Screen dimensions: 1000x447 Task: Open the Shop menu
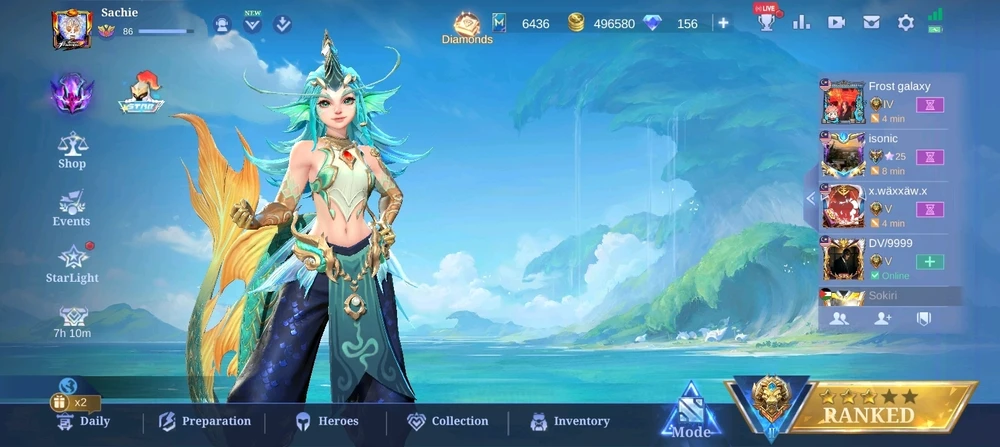tap(72, 151)
